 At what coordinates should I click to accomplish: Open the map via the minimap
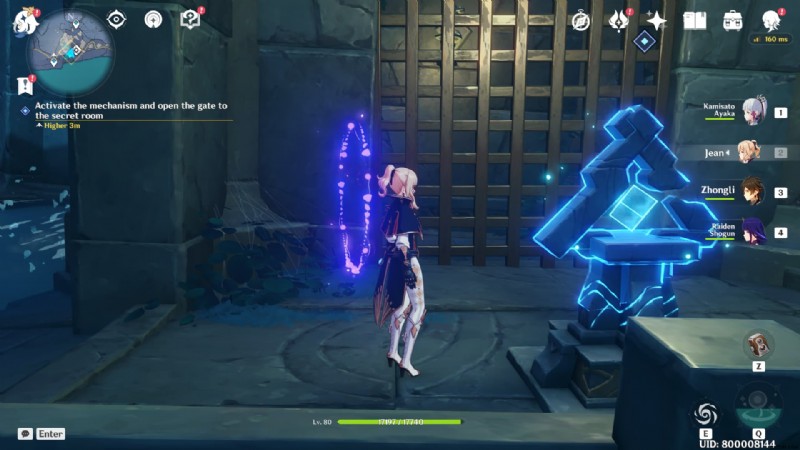pyautogui.click(x=72, y=50)
